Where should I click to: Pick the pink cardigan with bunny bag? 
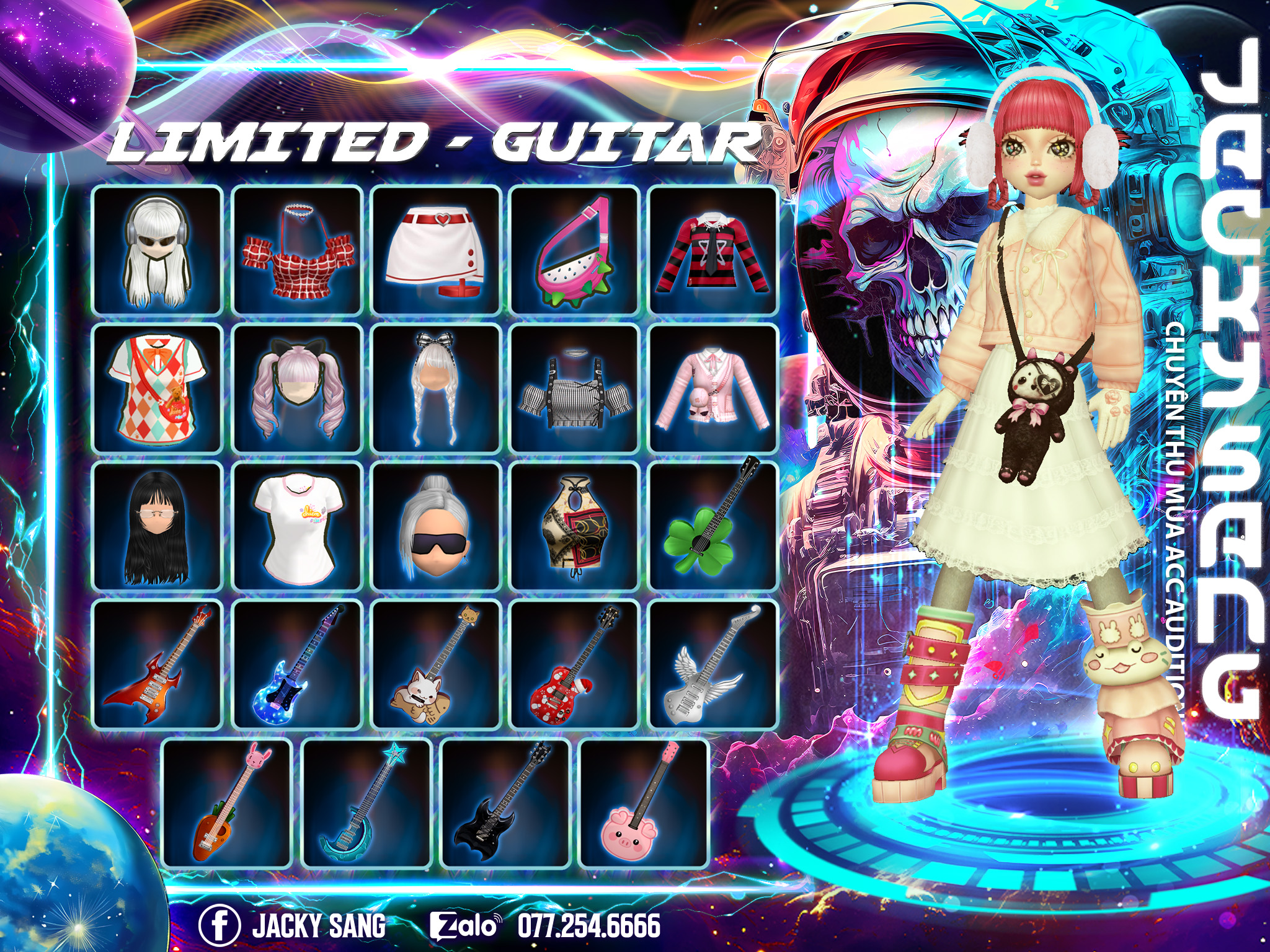[x=713, y=389]
